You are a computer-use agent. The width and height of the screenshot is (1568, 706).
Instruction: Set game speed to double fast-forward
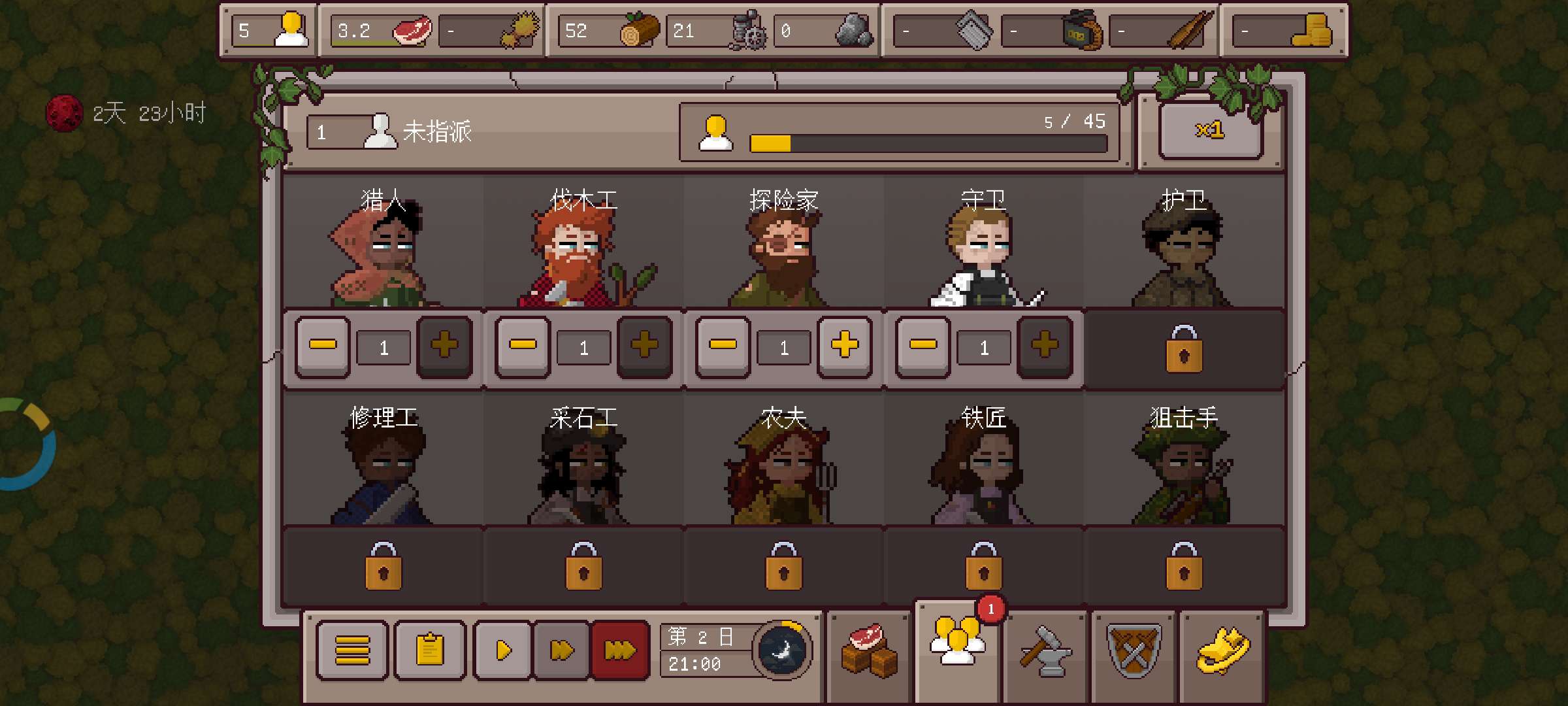(x=562, y=650)
